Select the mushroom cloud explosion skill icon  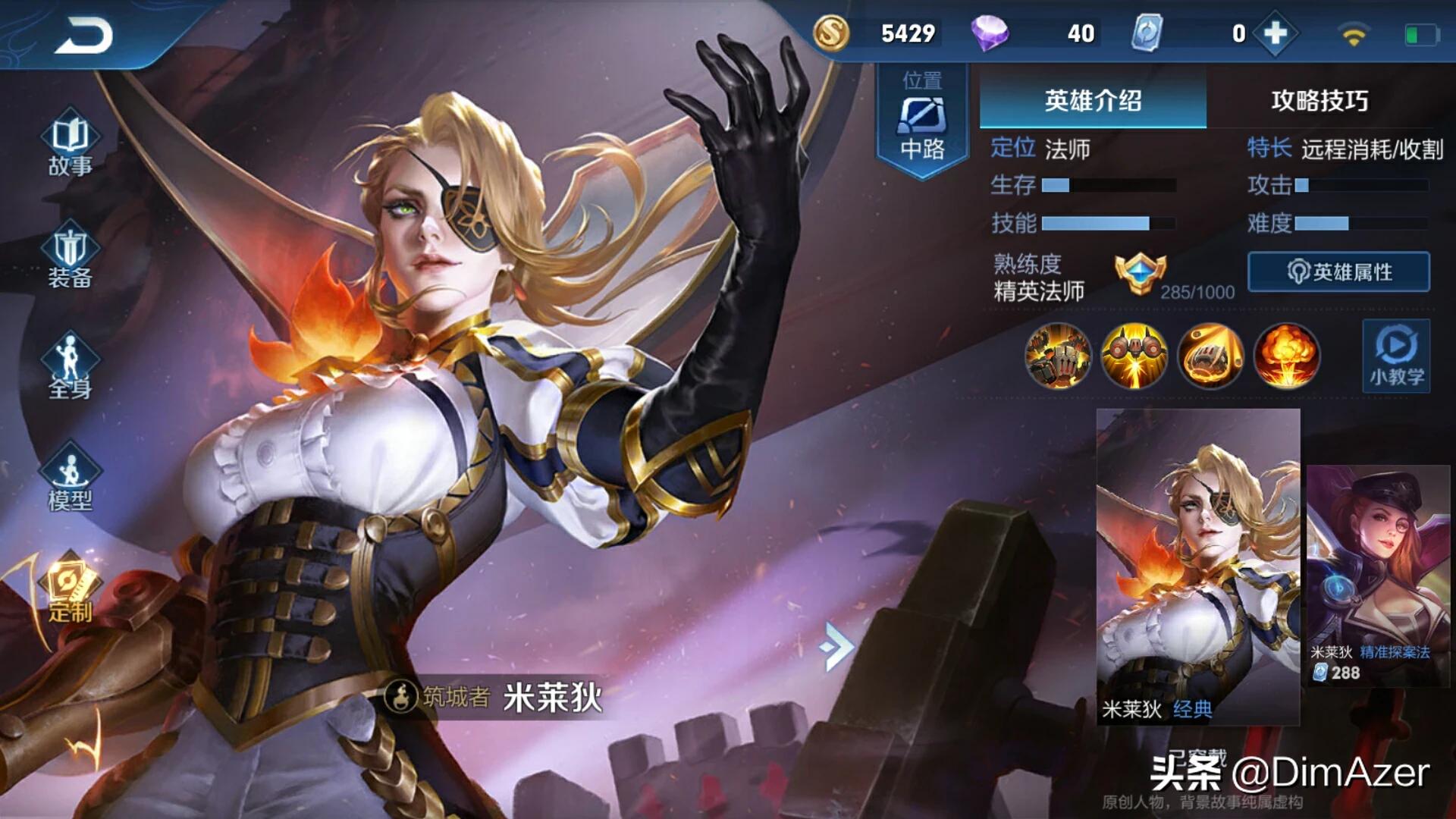[x=1287, y=356]
